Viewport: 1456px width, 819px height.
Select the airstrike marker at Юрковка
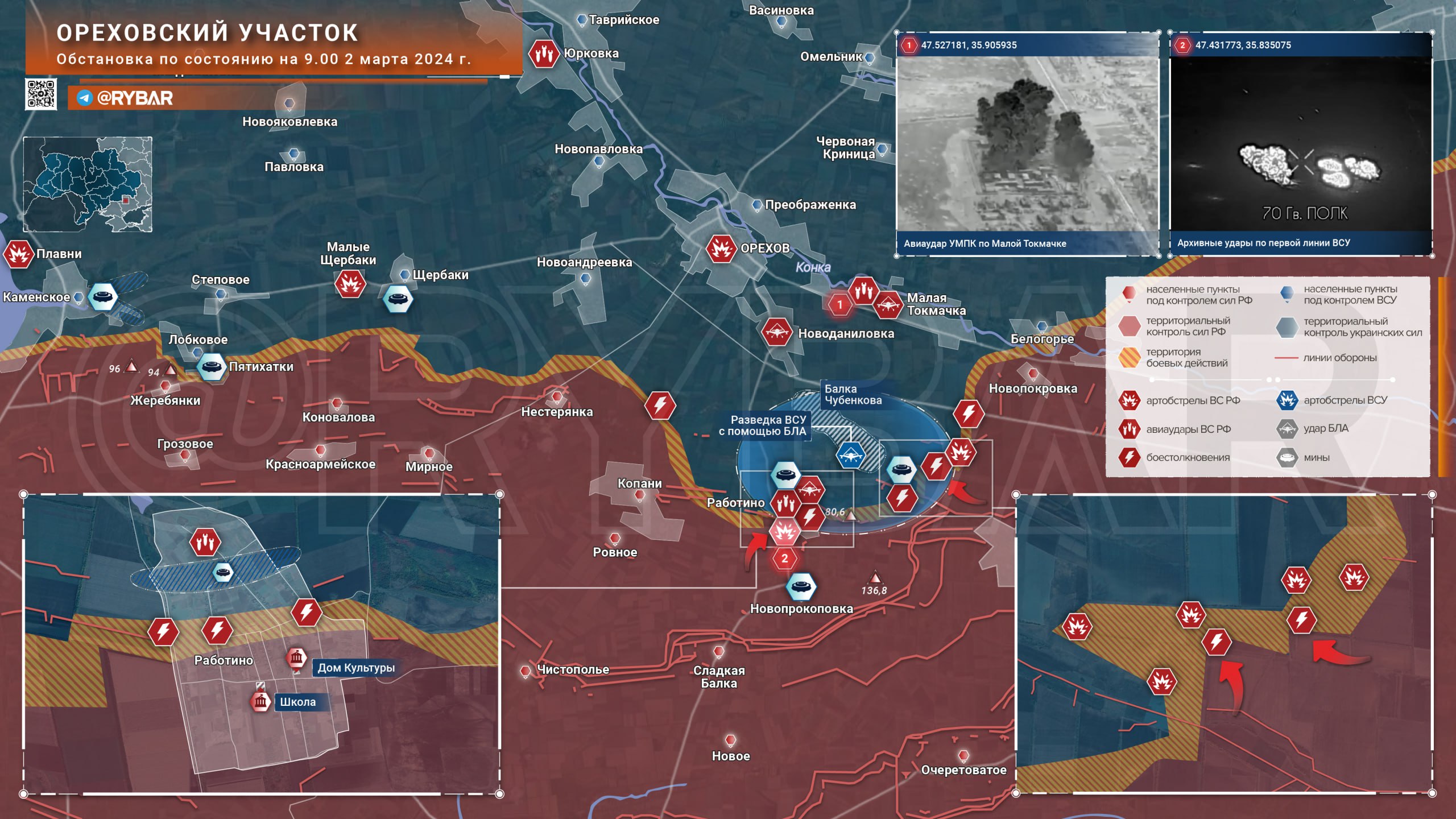pos(543,54)
